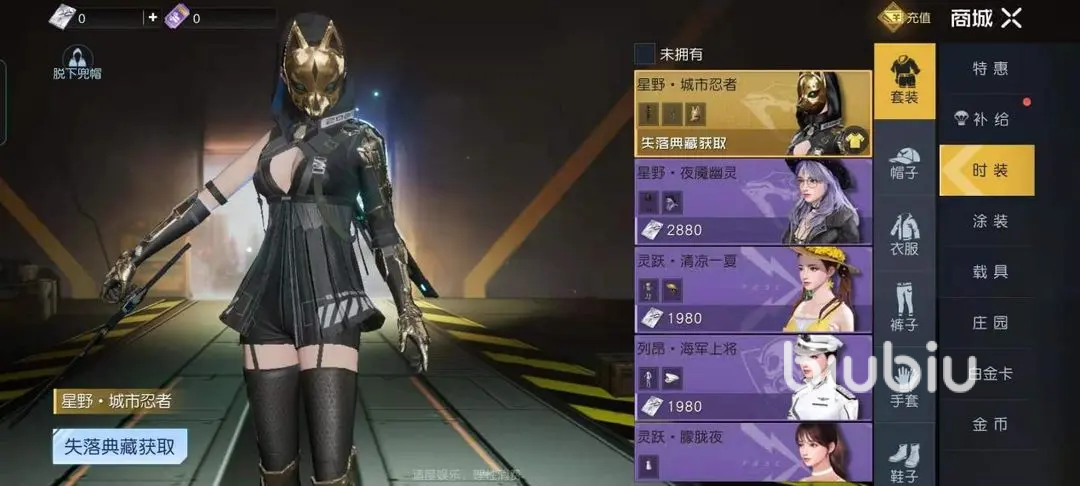Screen dimensions: 1080x486
Task: Pick the 列昂·海军上将 outfit row
Action: (752, 378)
